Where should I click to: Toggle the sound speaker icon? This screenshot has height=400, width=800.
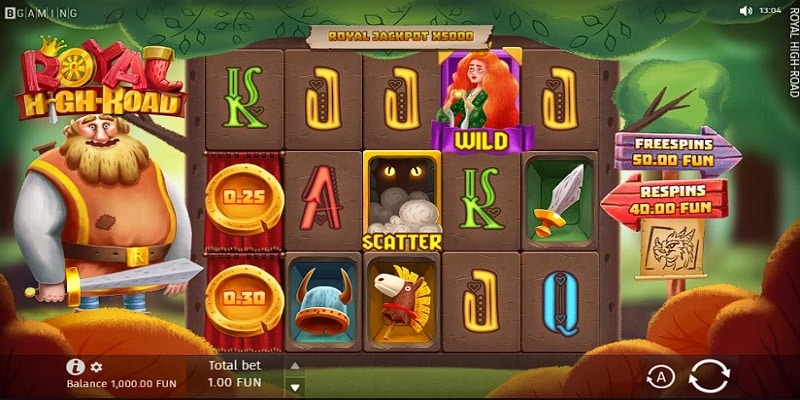[x=745, y=10]
